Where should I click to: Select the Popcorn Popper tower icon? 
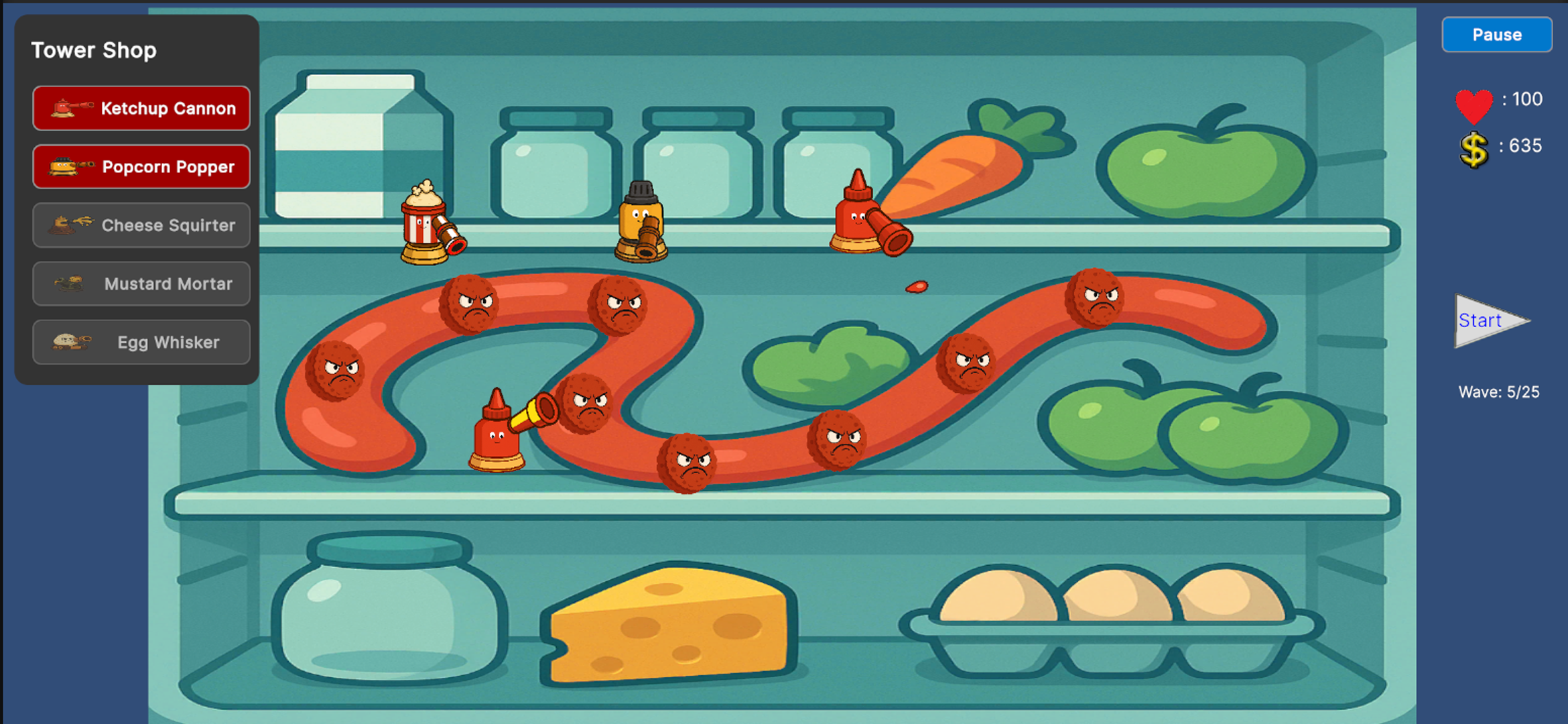point(140,166)
